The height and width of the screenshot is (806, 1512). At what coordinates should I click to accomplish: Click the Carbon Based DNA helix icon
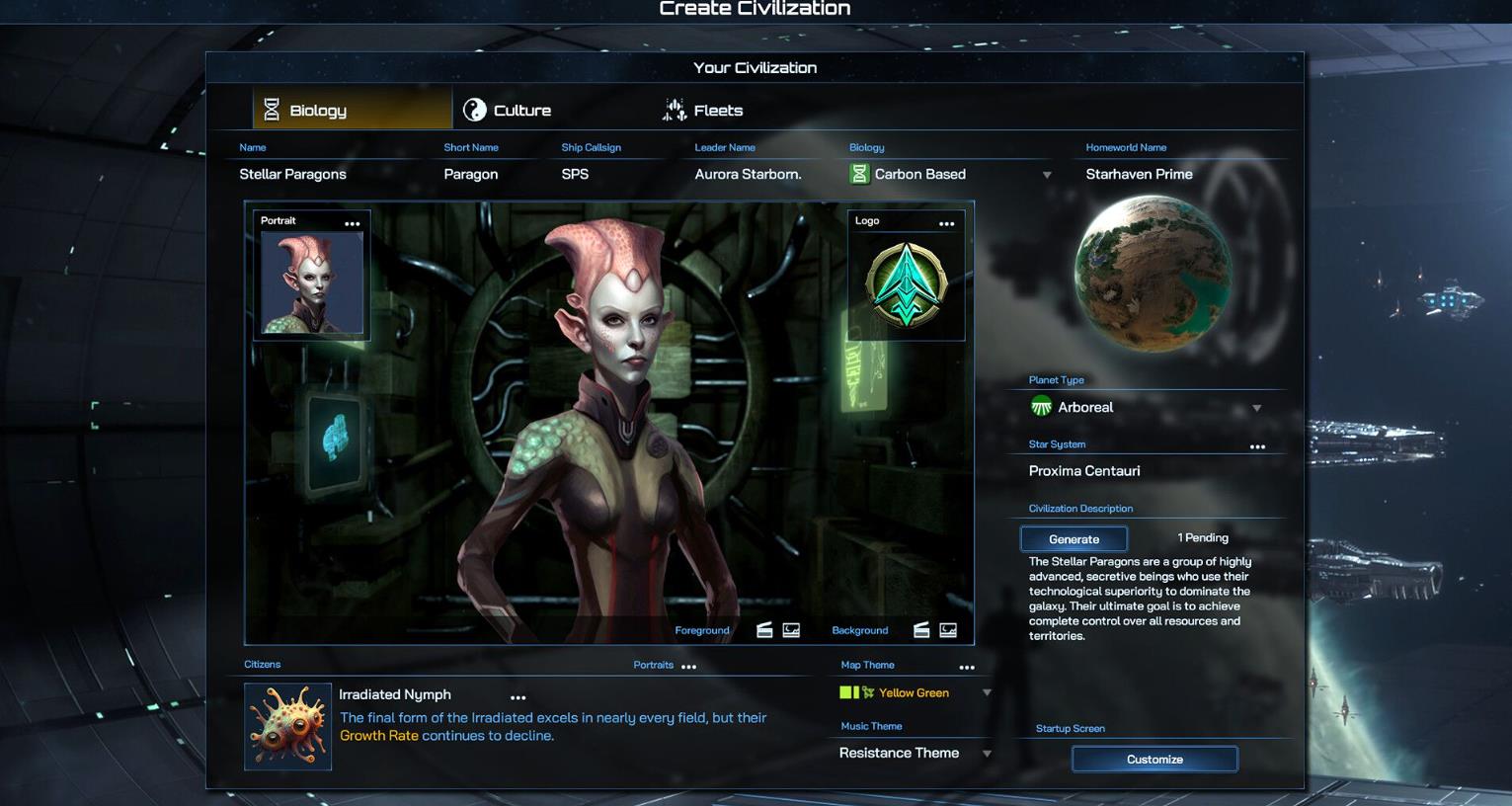[x=859, y=174]
